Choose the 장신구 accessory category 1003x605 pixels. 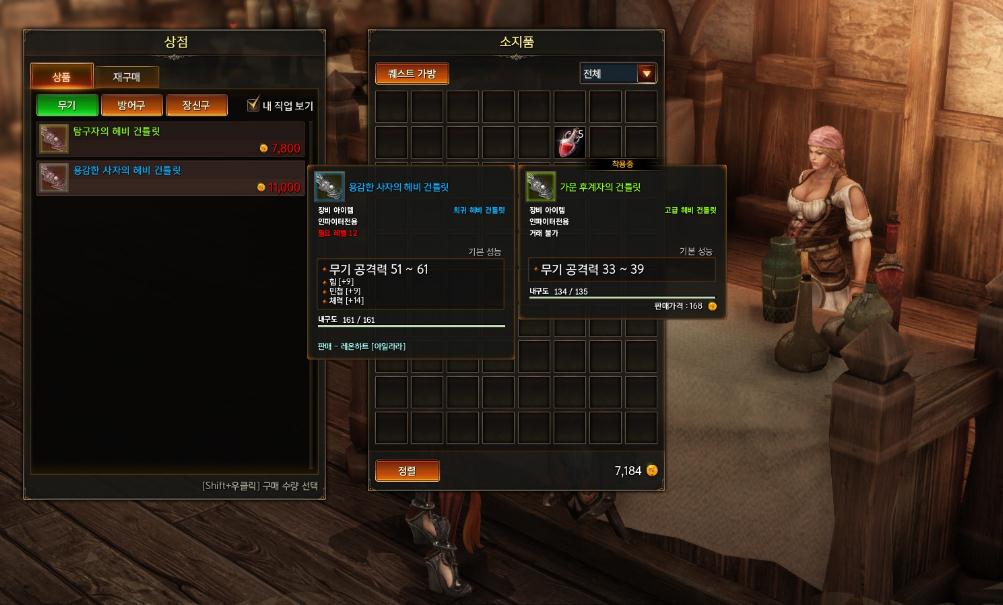point(195,105)
